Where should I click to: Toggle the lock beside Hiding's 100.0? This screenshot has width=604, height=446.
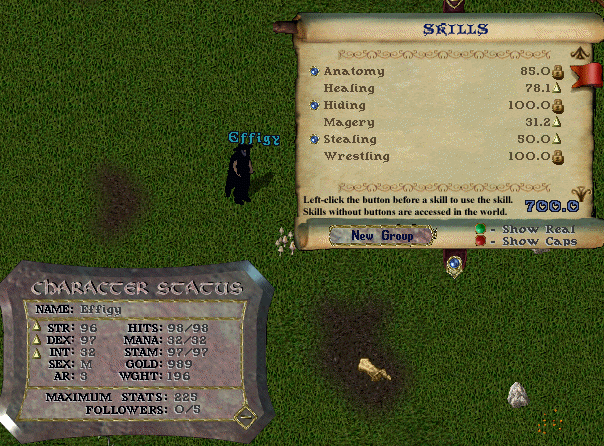tap(558, 105)
